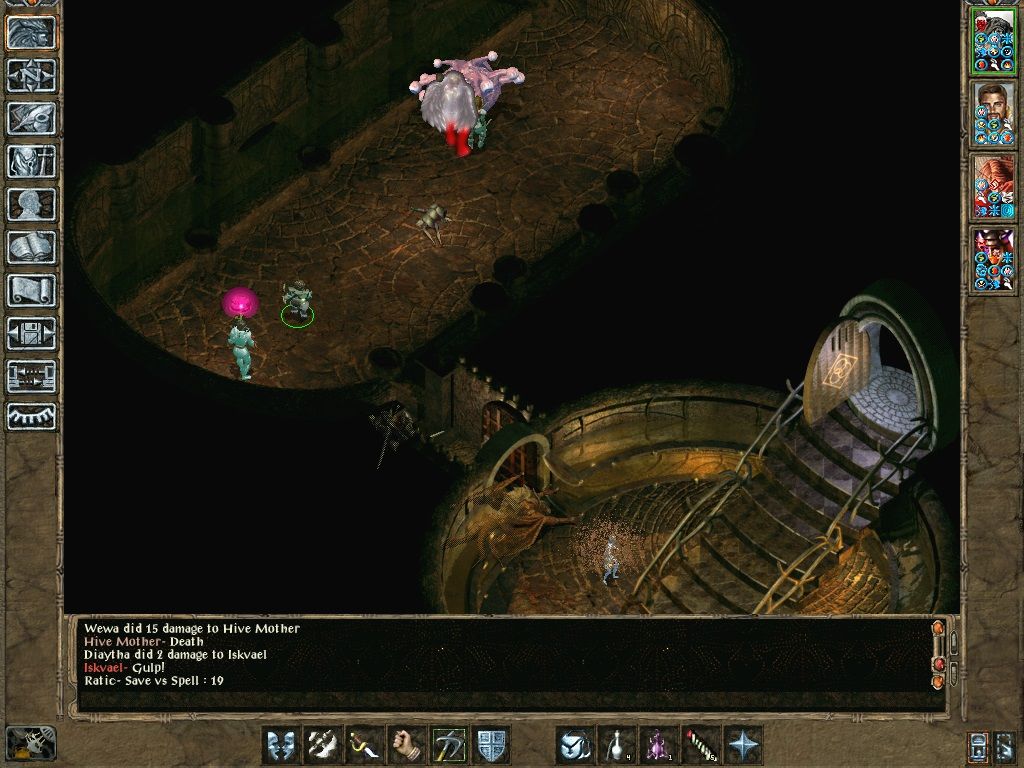Open the journal with the quill button
The height and width of the screenshot is (768, 1024).
[x=32, y=118]
